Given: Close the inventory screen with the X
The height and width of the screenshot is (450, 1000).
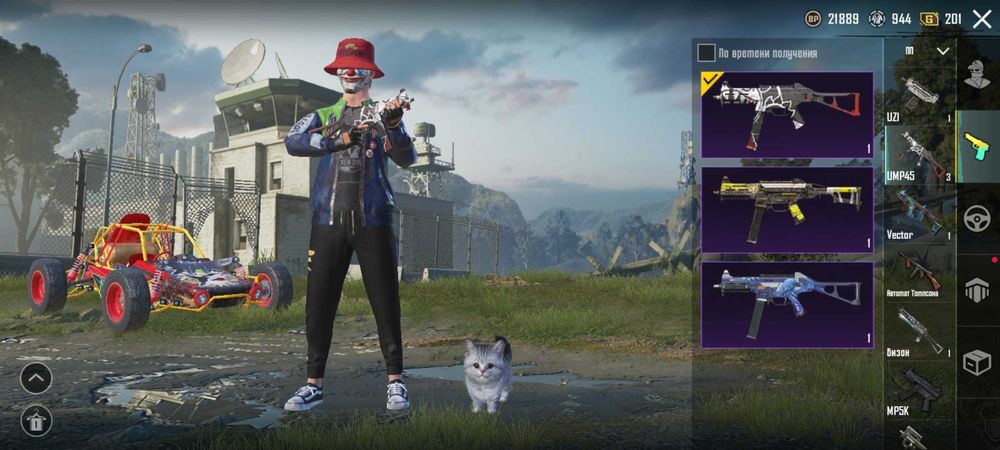Looking at the screenshot, I should (x=981, y=19).
